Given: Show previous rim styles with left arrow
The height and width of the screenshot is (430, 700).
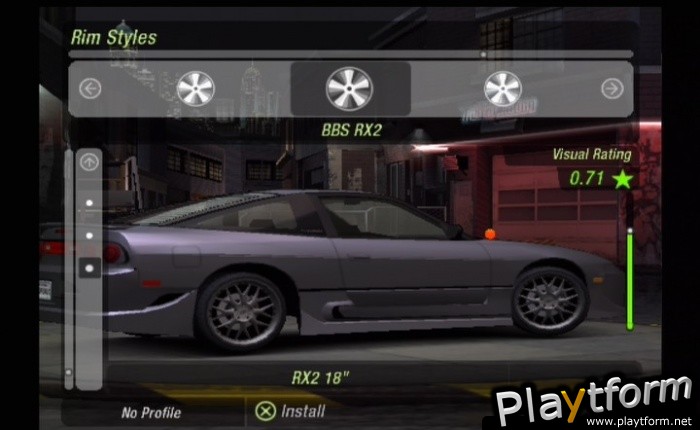Looking at the screenshot, I should coord(90,89).
